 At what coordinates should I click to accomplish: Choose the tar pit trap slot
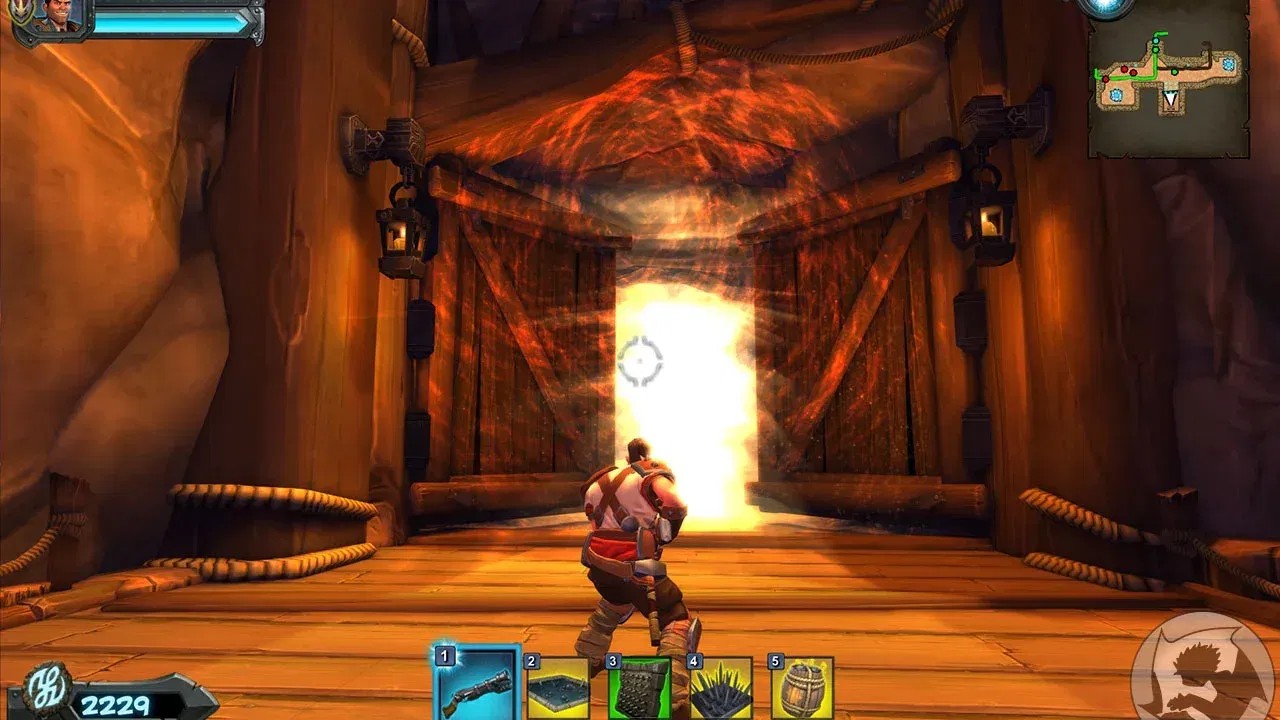point(557,690)
